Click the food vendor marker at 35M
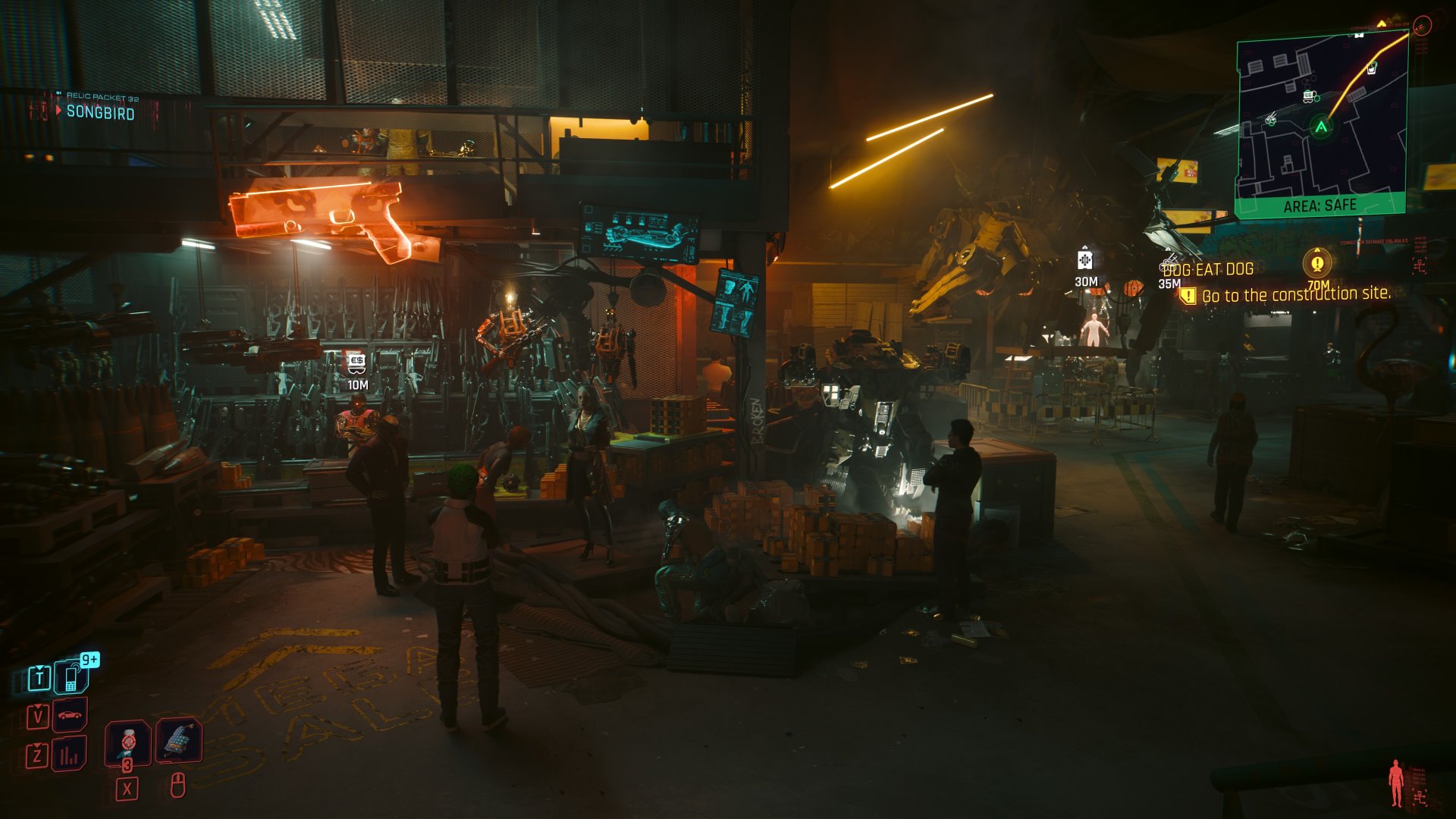The image size is (1456, 819). [1169, 265]
